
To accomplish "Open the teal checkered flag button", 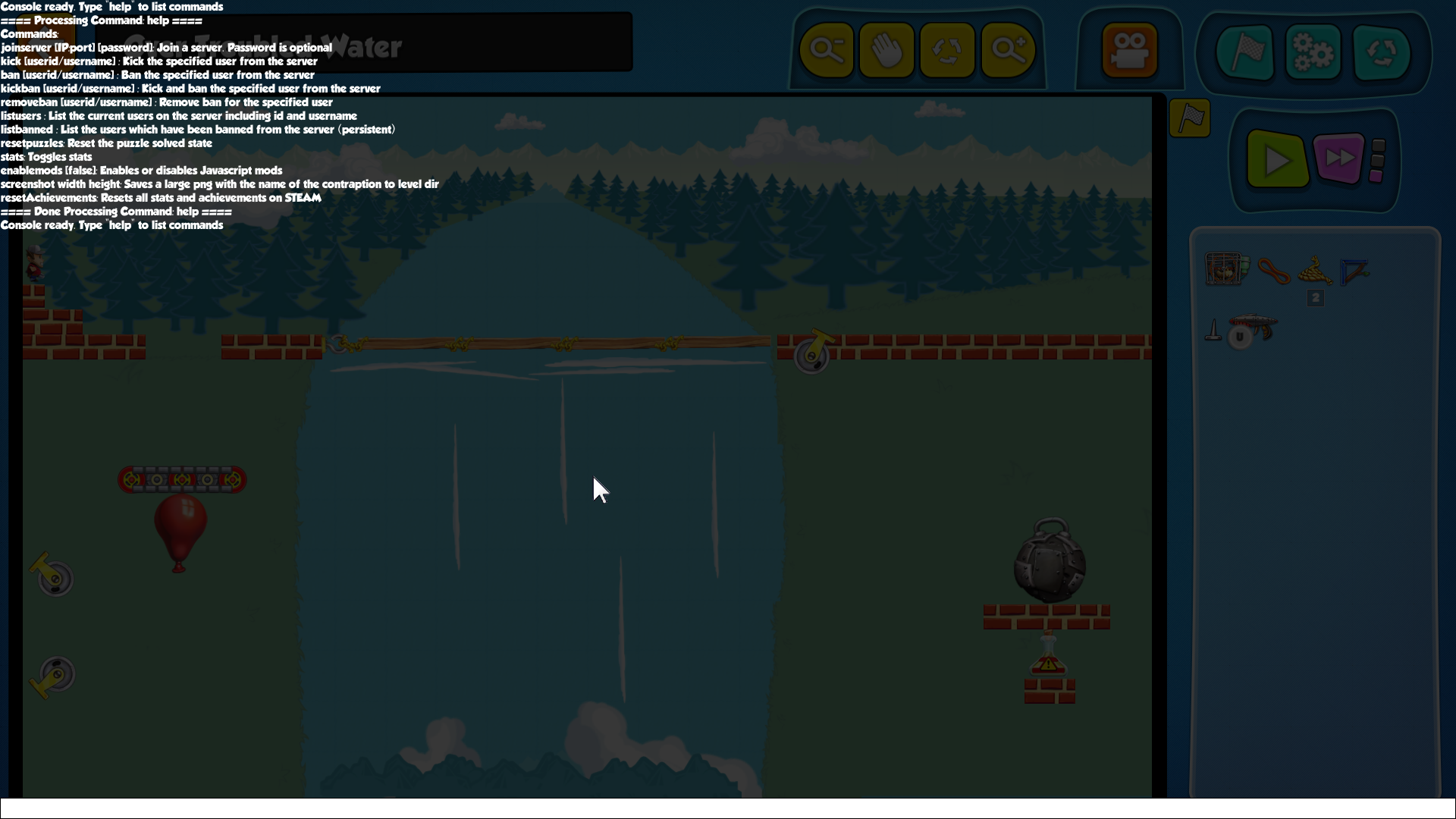I will point(1245,52).
